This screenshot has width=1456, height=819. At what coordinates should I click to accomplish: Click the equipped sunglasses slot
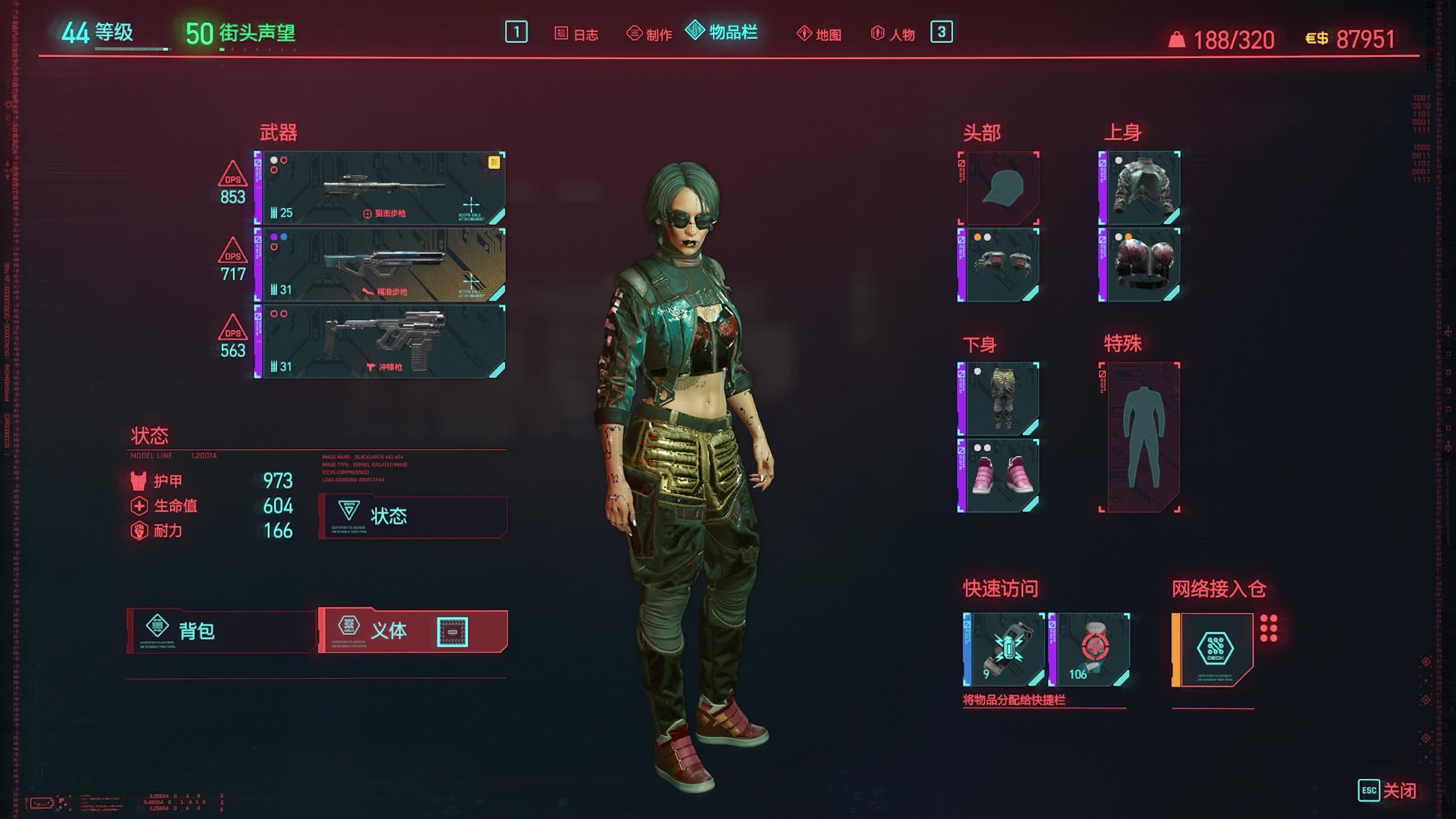pyautogui.click(x=999, y=265)
